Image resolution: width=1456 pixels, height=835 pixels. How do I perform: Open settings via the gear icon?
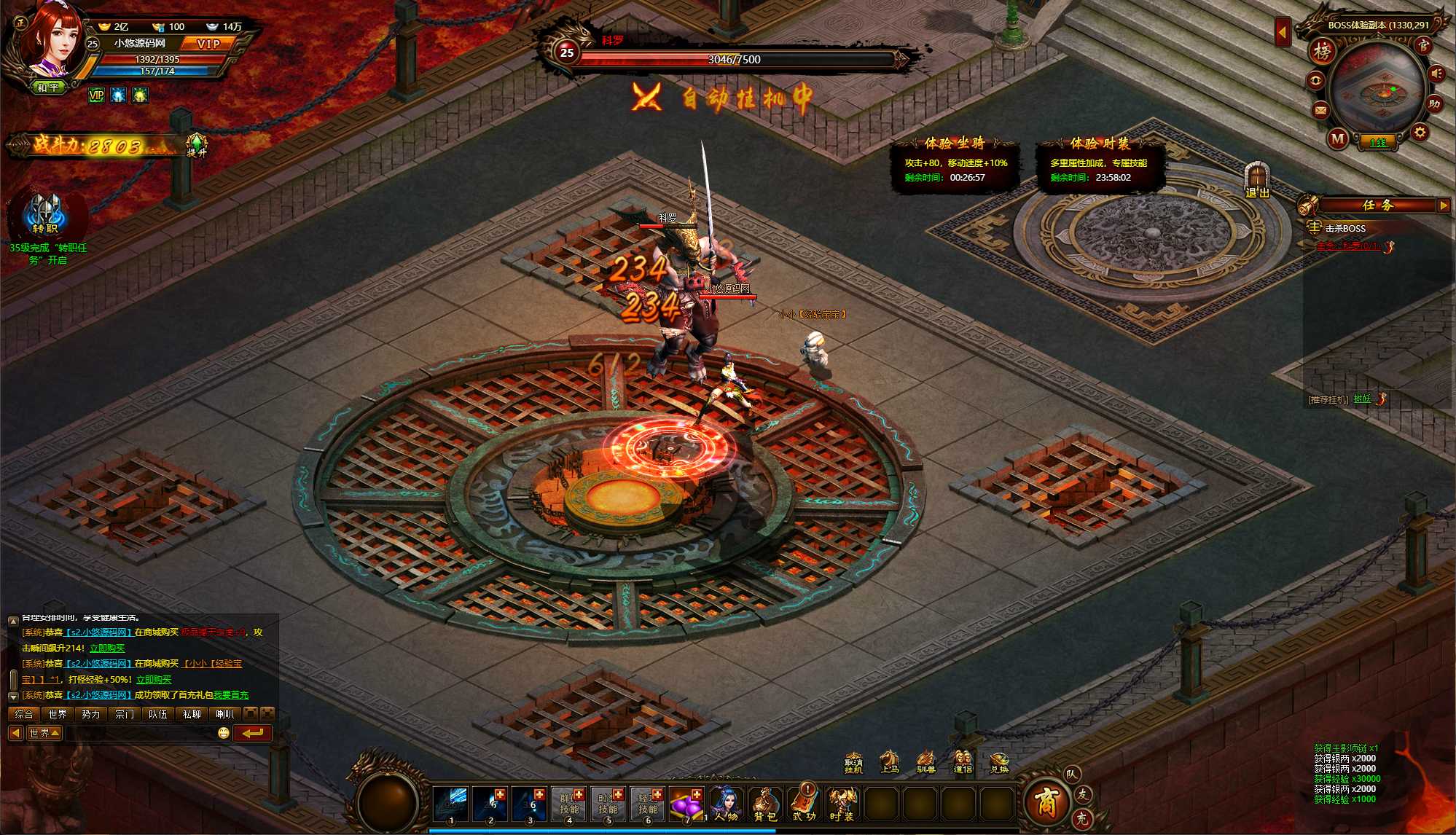point(1420,133)
